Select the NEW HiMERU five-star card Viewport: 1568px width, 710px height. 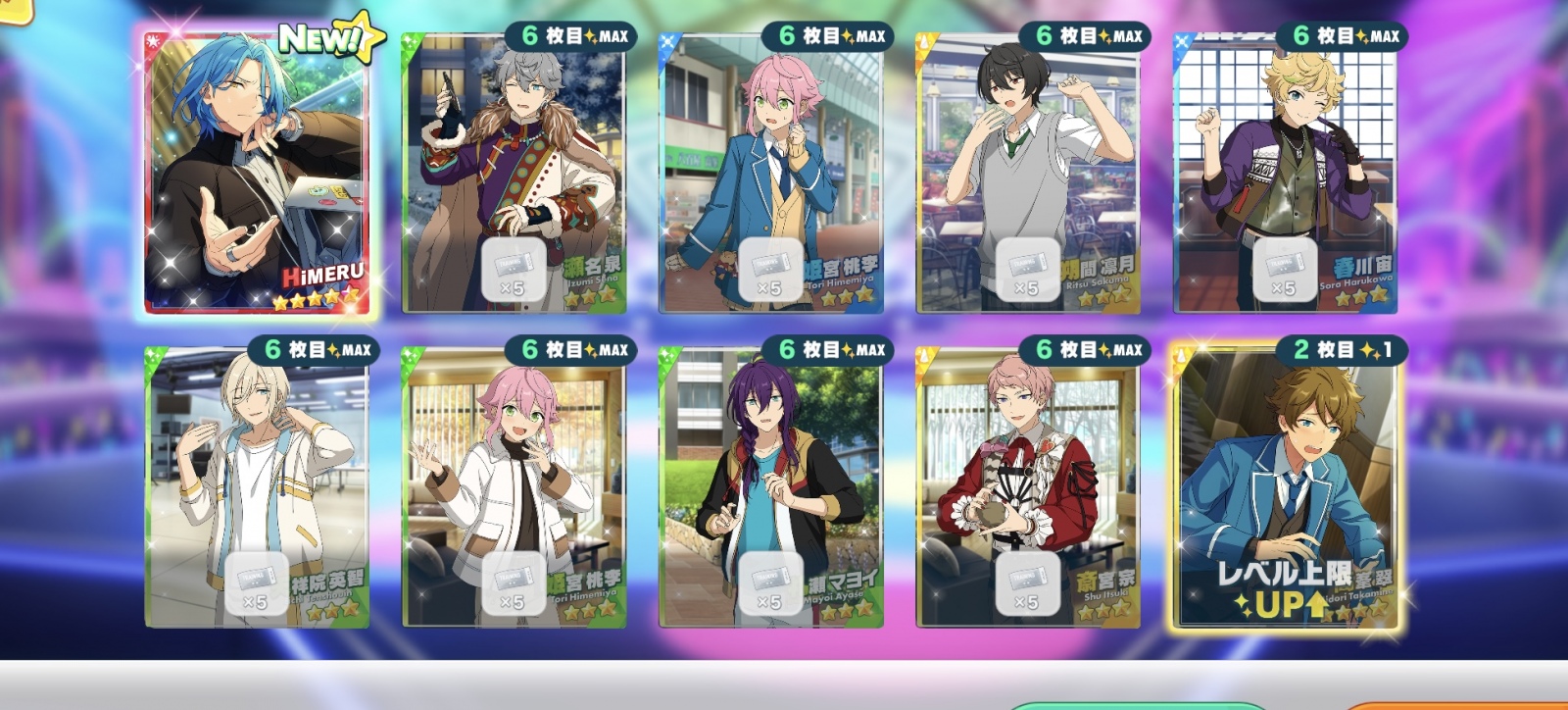(257, 172)
